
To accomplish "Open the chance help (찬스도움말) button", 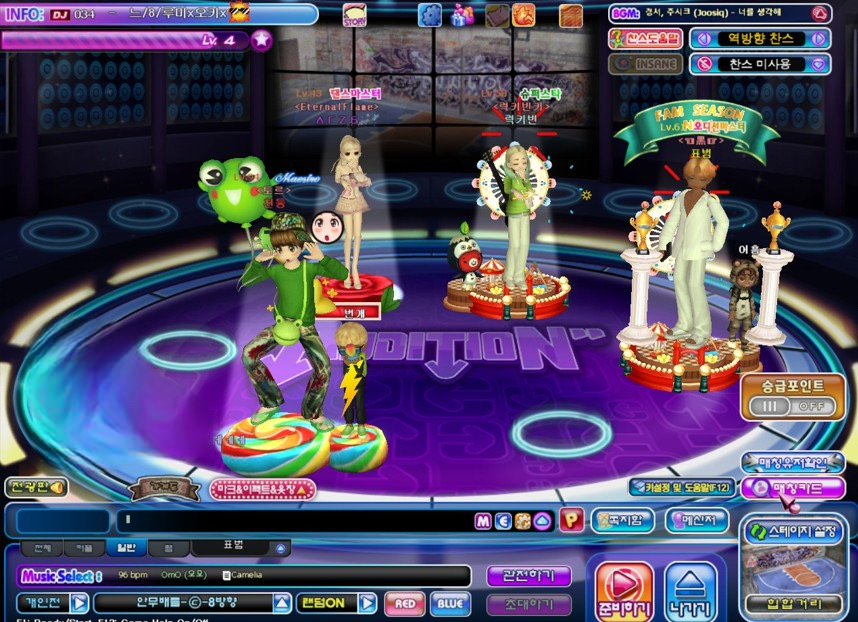I will [645, 39].
